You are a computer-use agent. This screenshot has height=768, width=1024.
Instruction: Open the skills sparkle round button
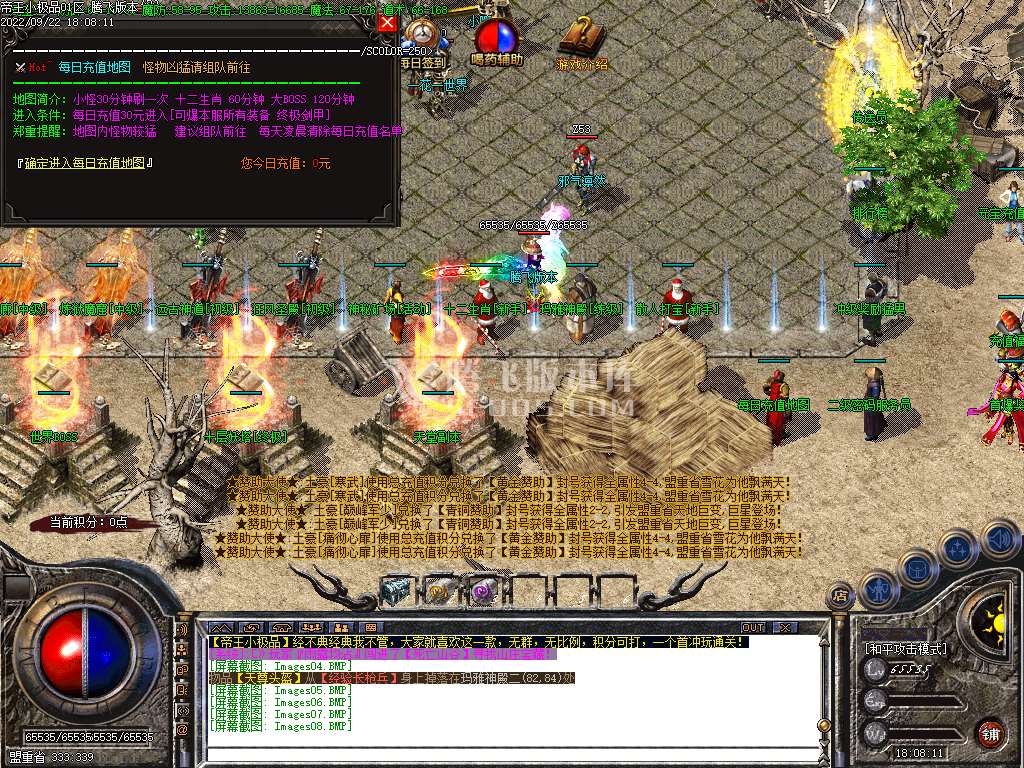[x=957, y=548]
